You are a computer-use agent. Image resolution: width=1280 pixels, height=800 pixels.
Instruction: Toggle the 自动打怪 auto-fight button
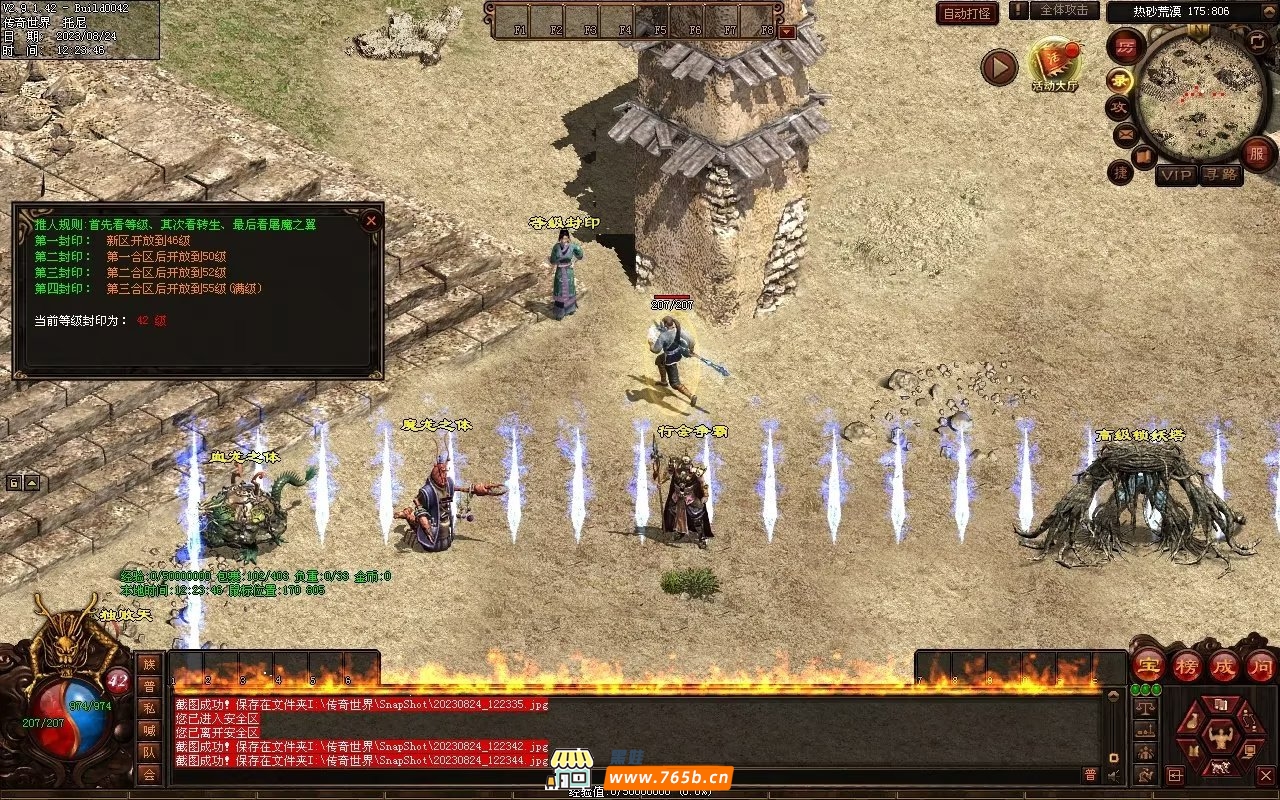click(967, 13)
